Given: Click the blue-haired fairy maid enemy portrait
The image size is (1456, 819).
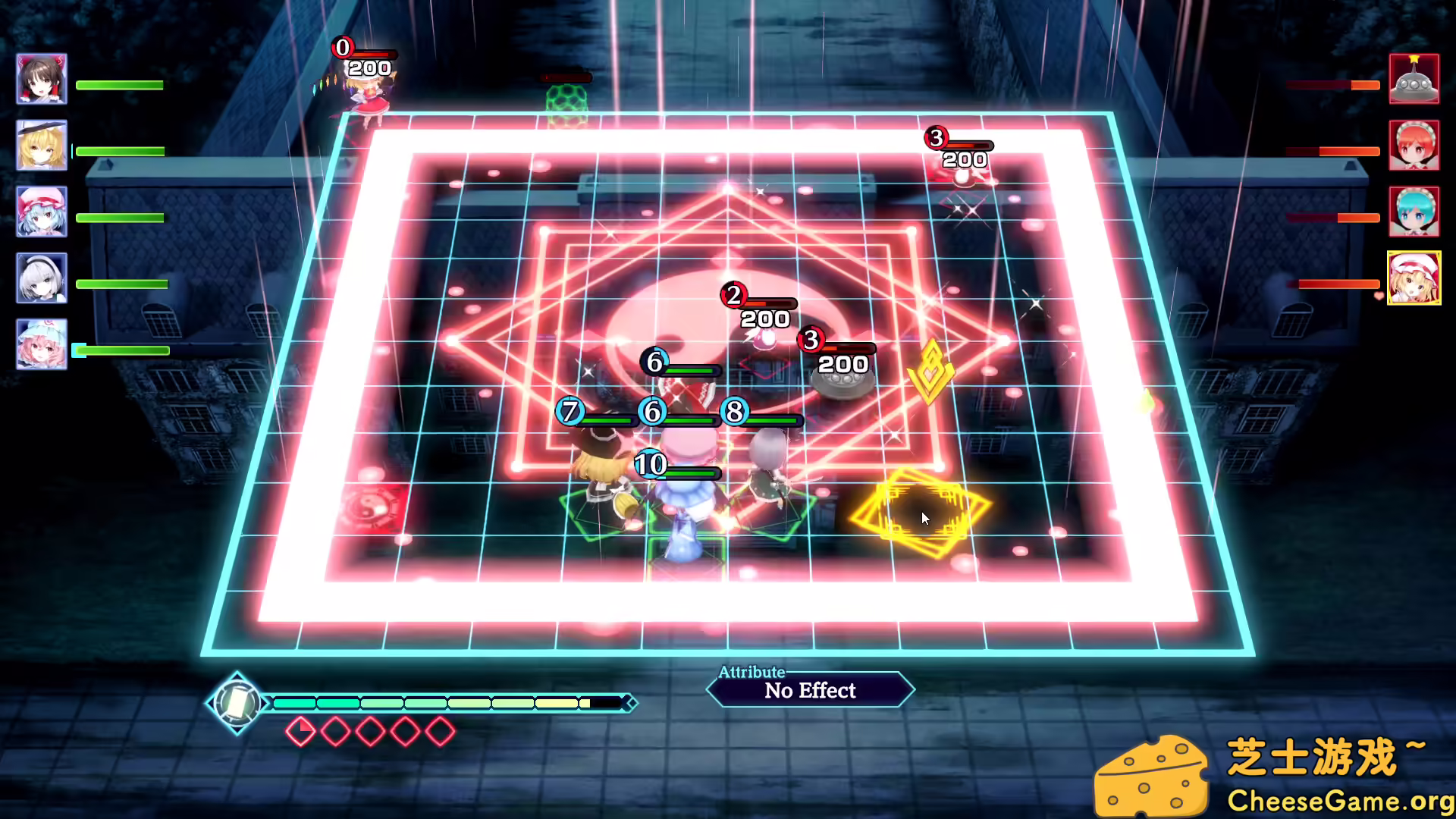Looking at the screenshot, I should [x=1415, y=212].
